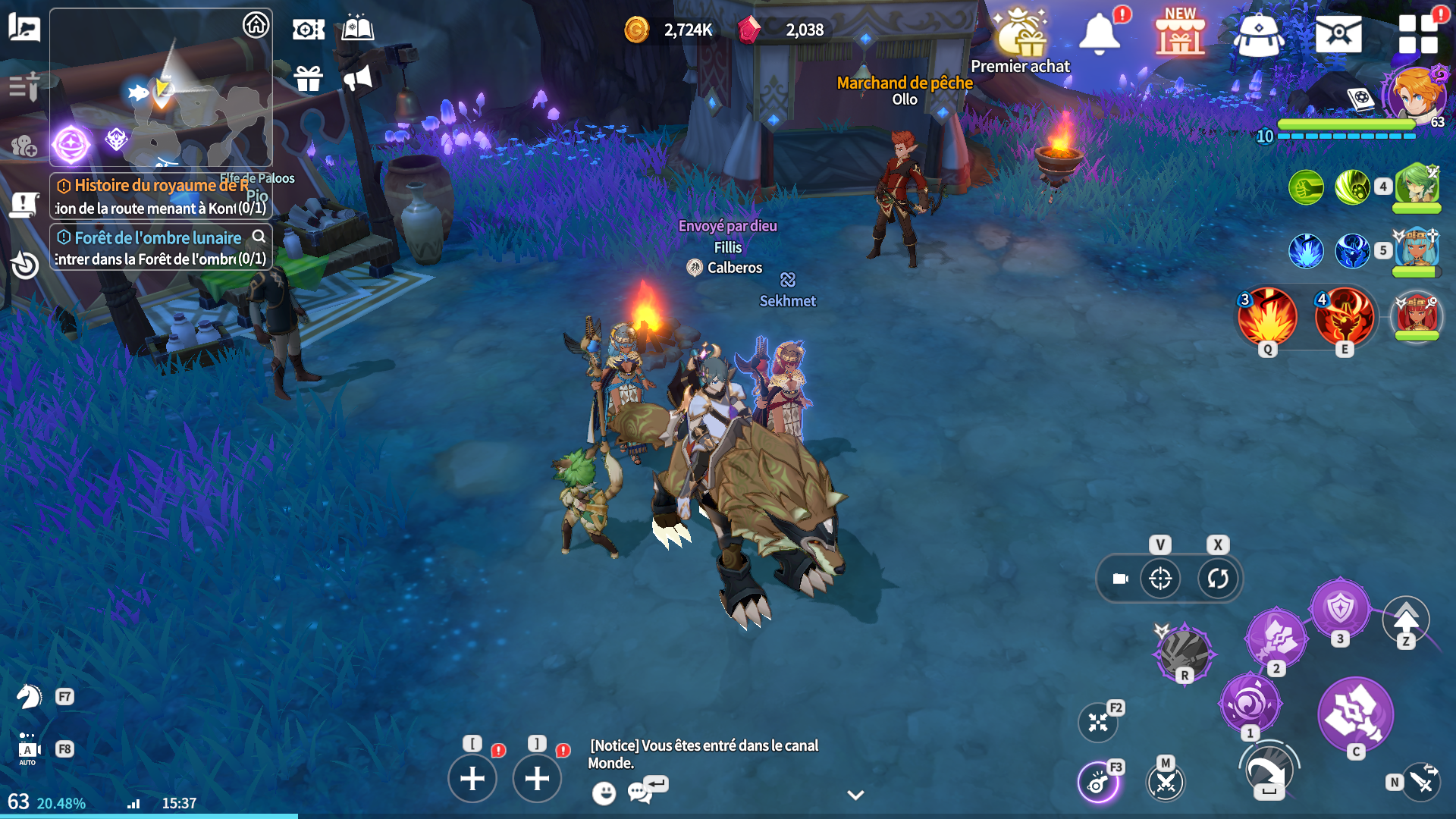Screen dimensions: 1456x819
Task: Toggle the auto-battle button
Action: [x=28, y=749]
